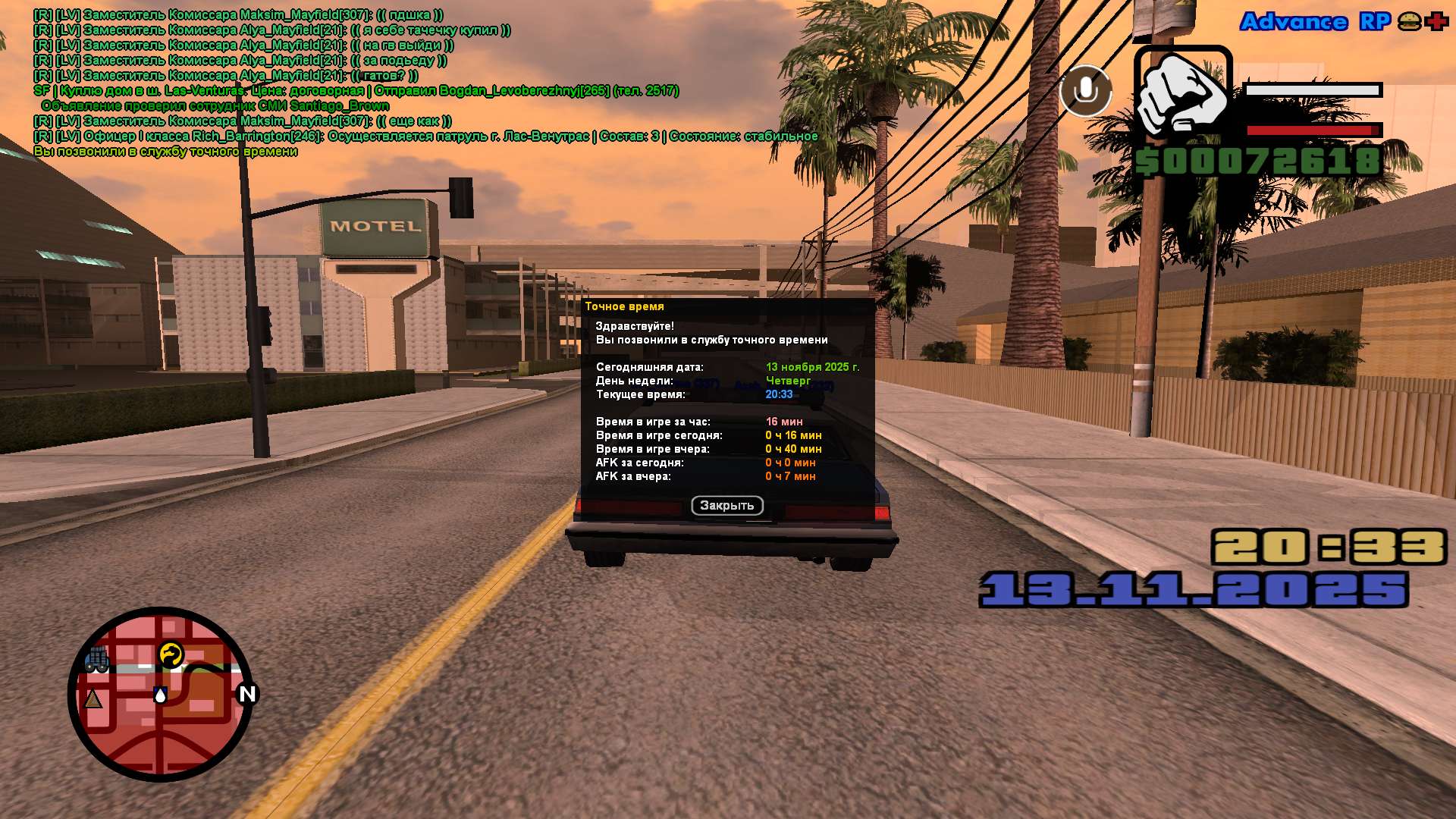1456x819 pixels.
Task: Click the truck marker on minimap
Action: pos(97,660)
